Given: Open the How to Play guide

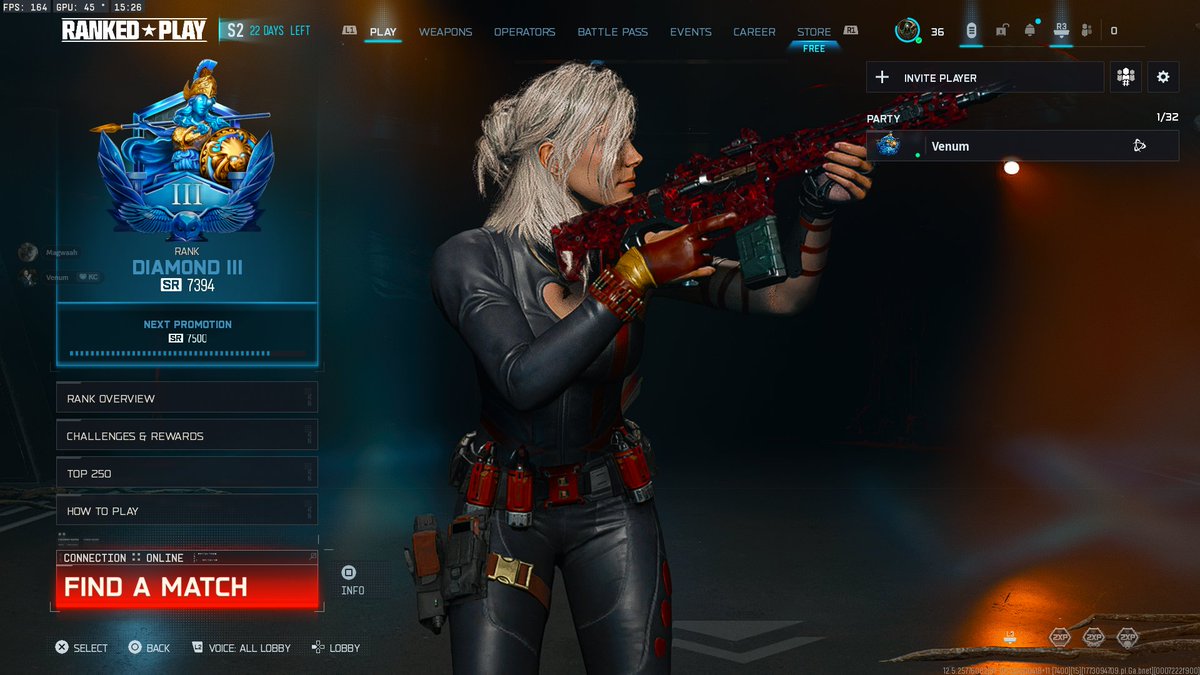Looking at the screenshot, I should click(x=187, y=511).
